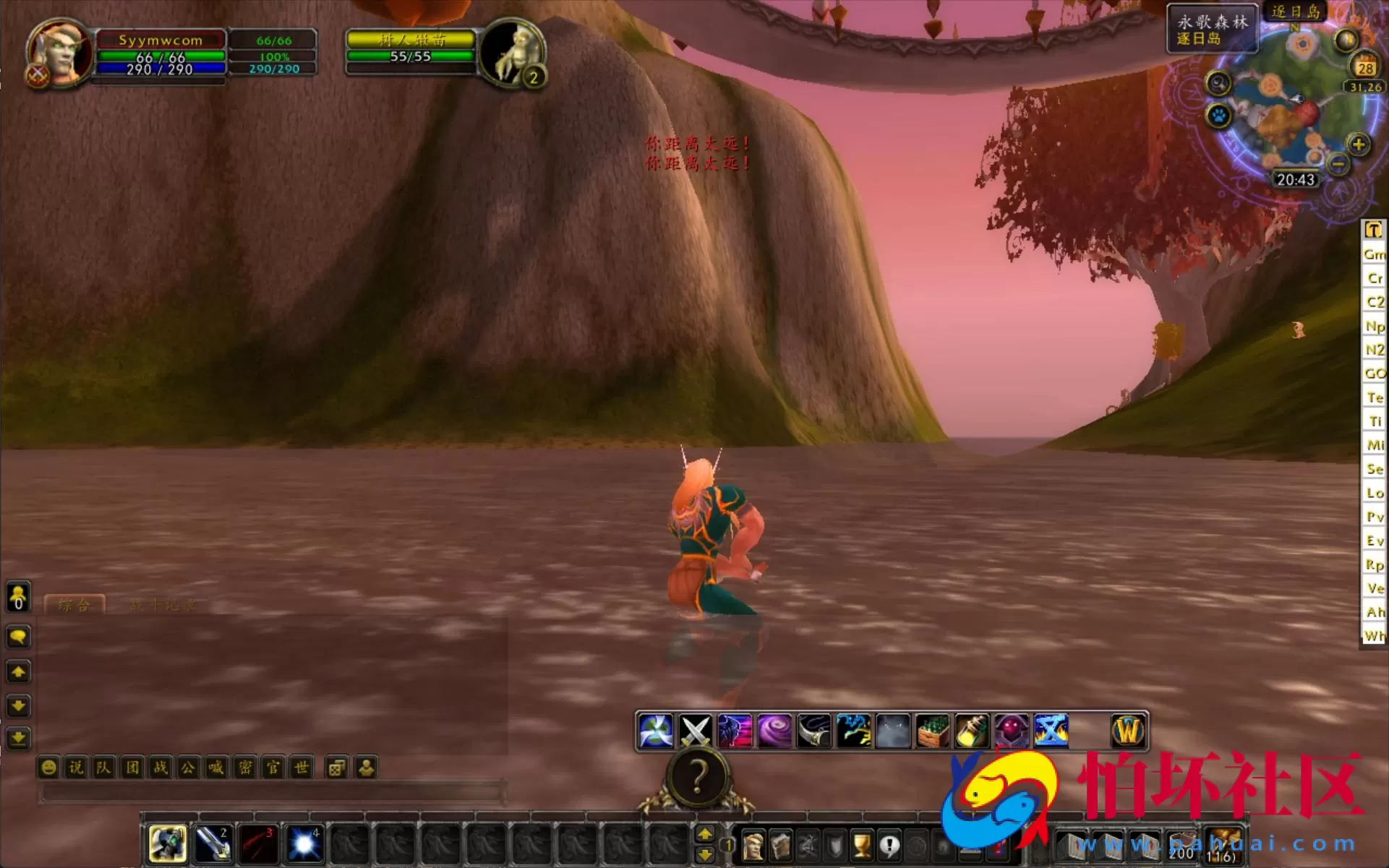Open the character info portrait icon in micro menu
The image size is (1389, 868).
(x=754, y=846)
